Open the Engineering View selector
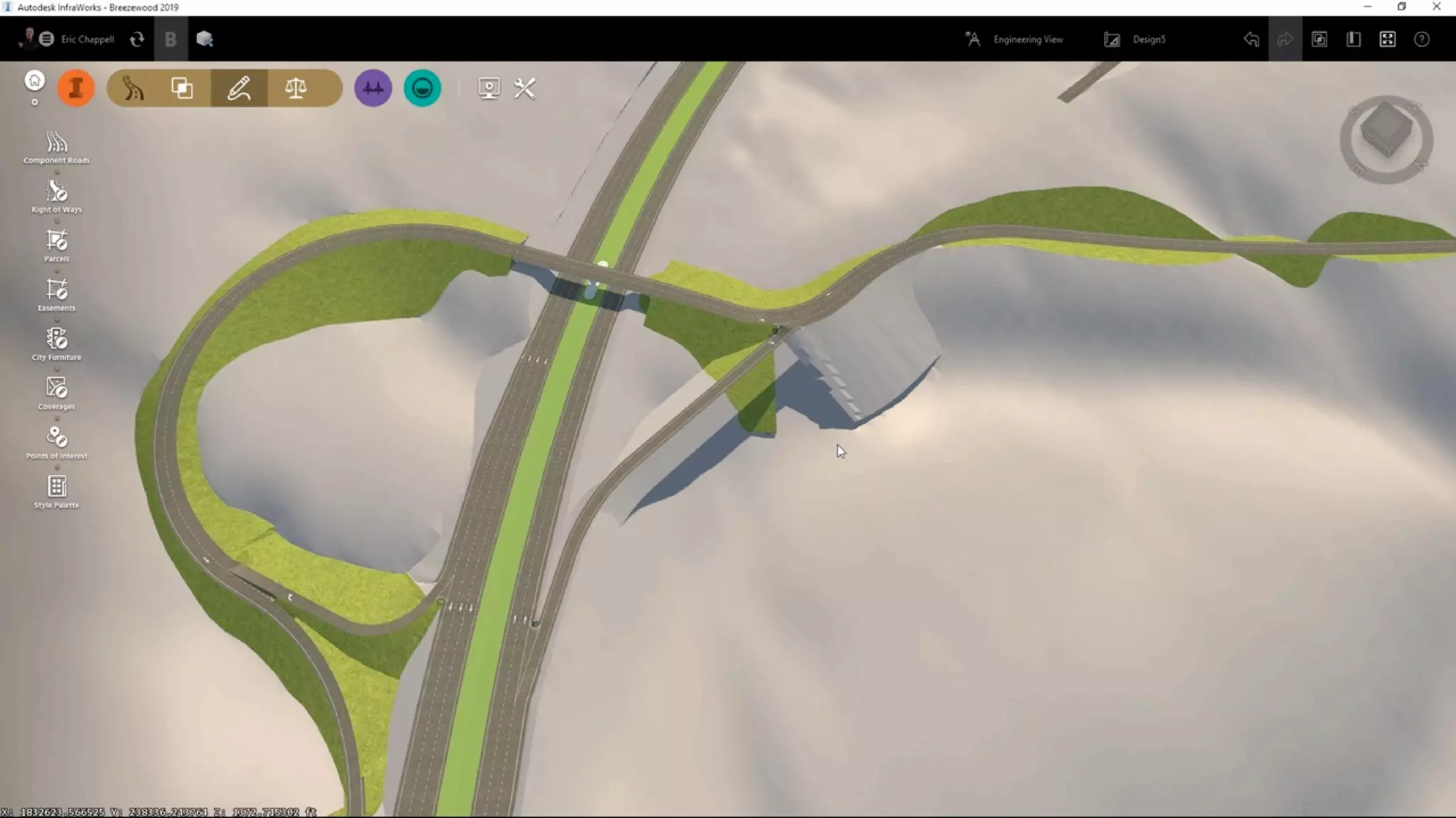The image size is (1456, 818). pos(1015,39)
